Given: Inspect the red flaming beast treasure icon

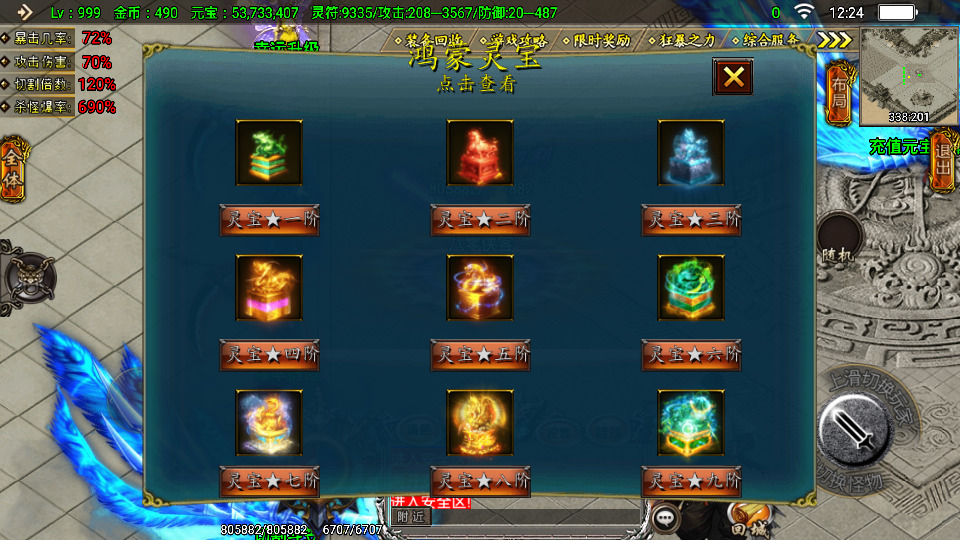Looking at the screenshot, I should (480, 153).
